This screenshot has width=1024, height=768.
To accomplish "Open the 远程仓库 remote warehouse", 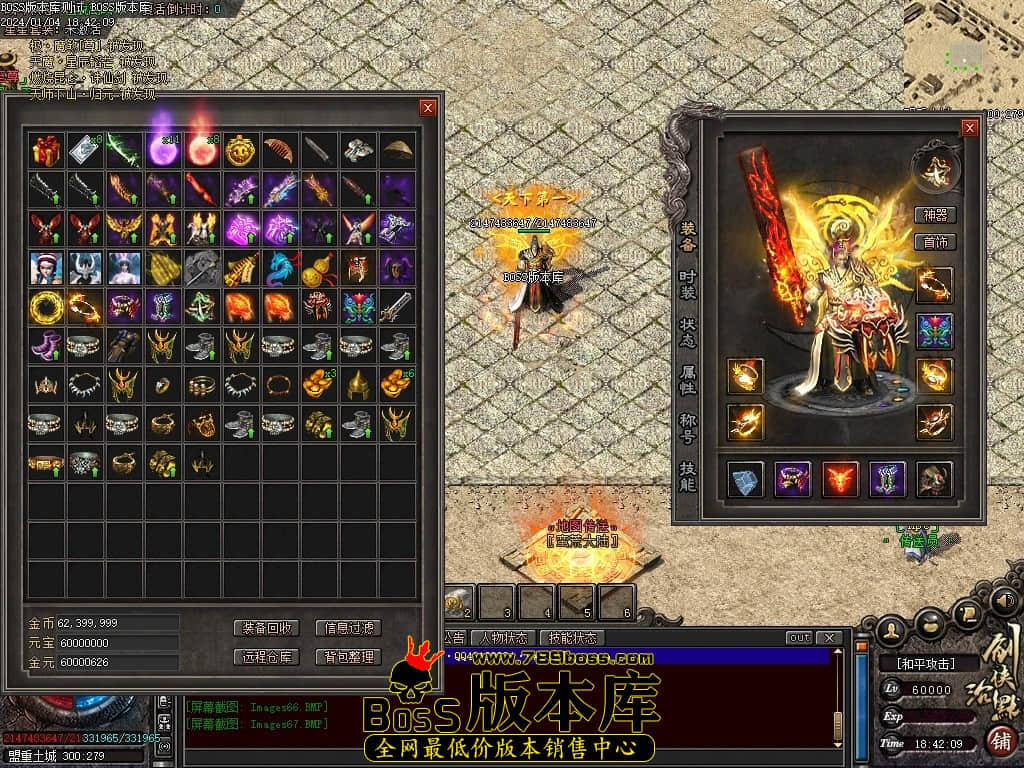I will pyautogui.click(x=267, y=657).
